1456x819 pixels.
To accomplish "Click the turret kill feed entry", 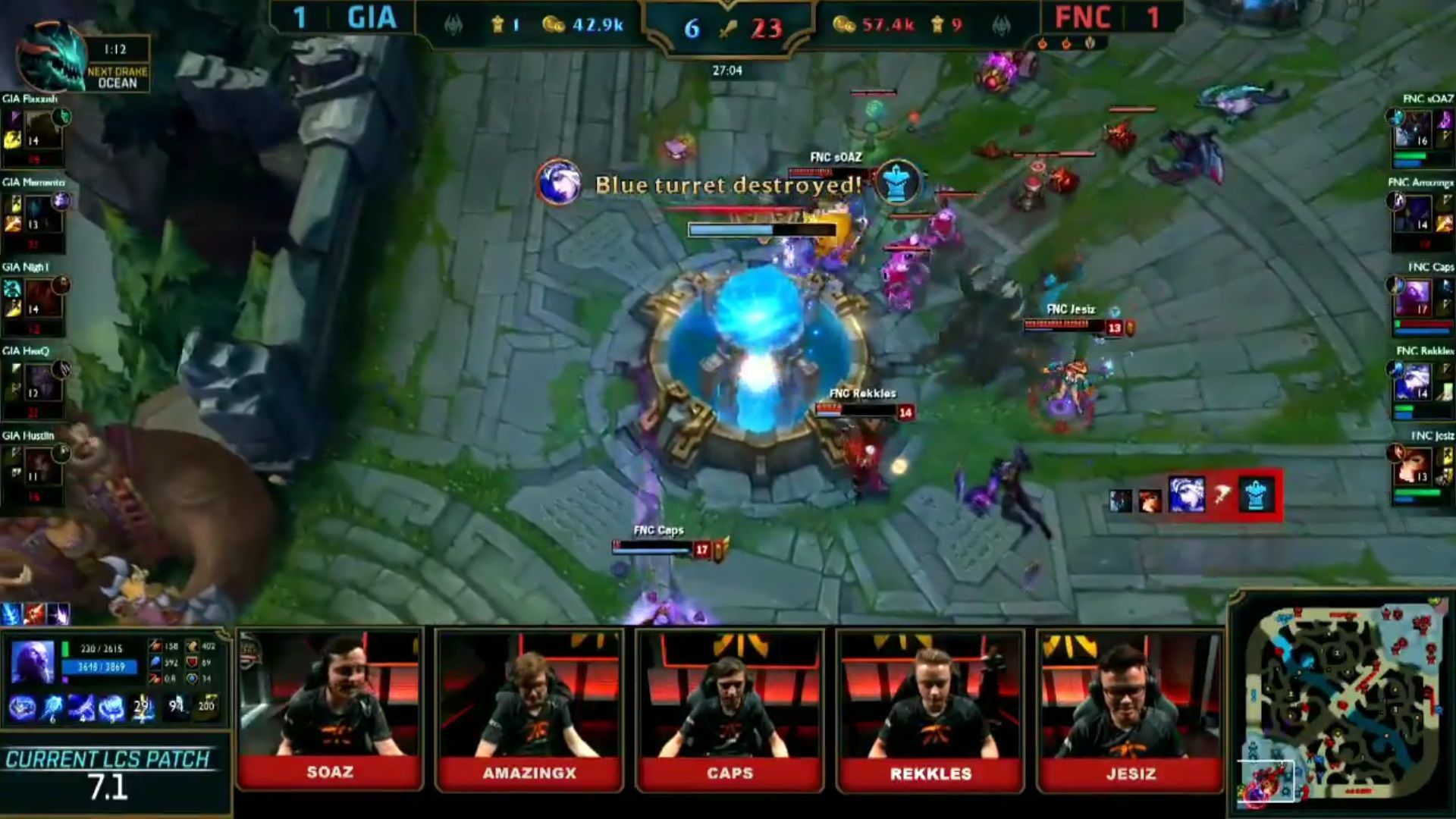I will point(1194,496).
